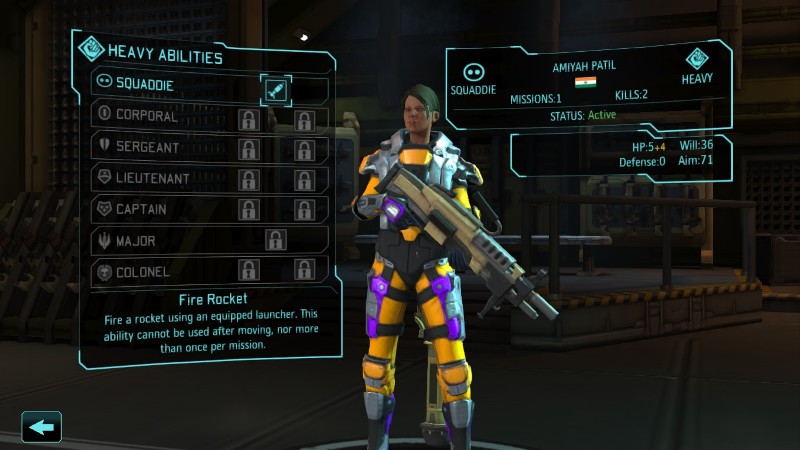Go back with the arrow button
Viewport: 800px width, 450px height.
click(41, 427)
